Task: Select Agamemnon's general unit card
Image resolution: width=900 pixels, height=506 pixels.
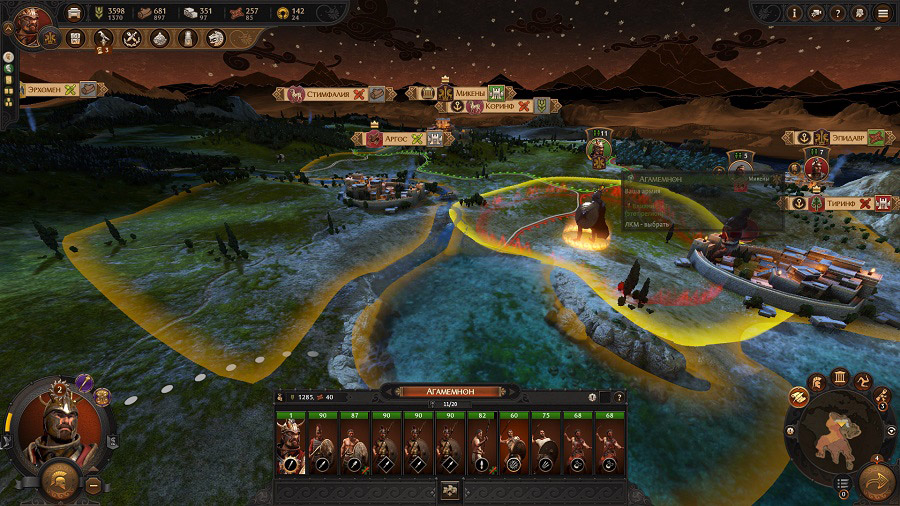Action: 292,444
